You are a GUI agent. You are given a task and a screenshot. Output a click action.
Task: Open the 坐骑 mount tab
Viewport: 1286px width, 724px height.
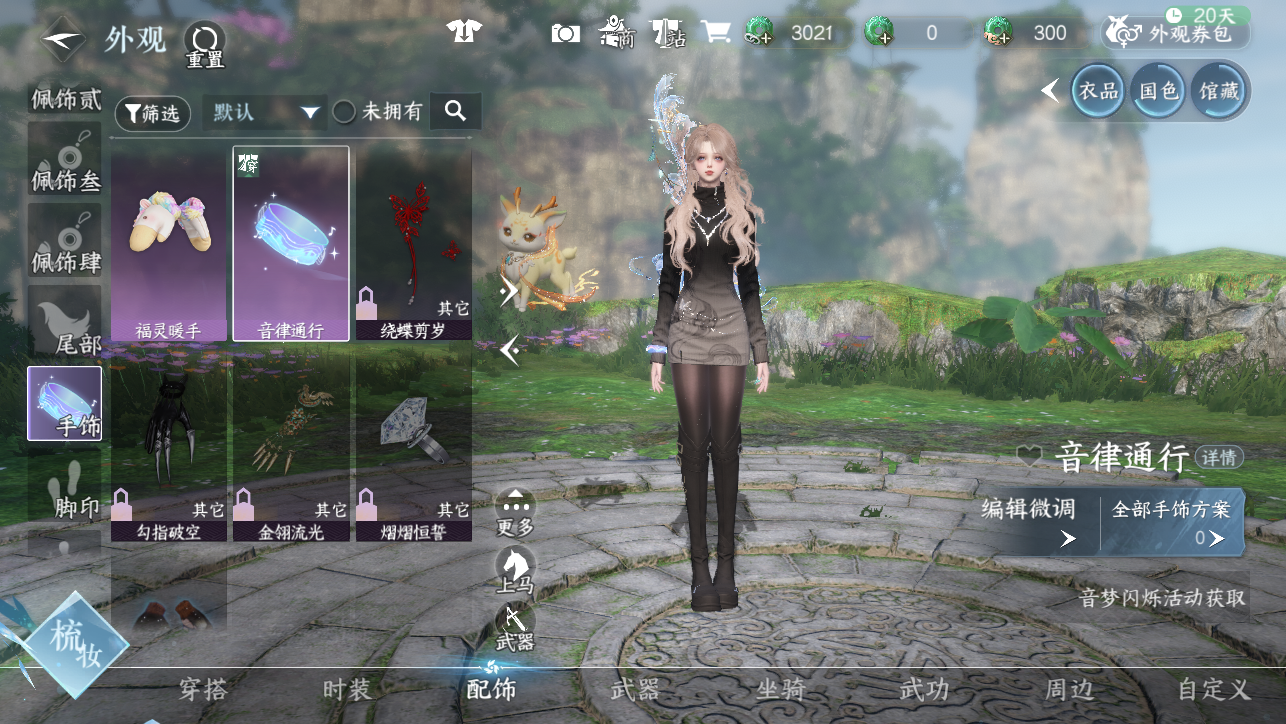[x=781, y=689]
